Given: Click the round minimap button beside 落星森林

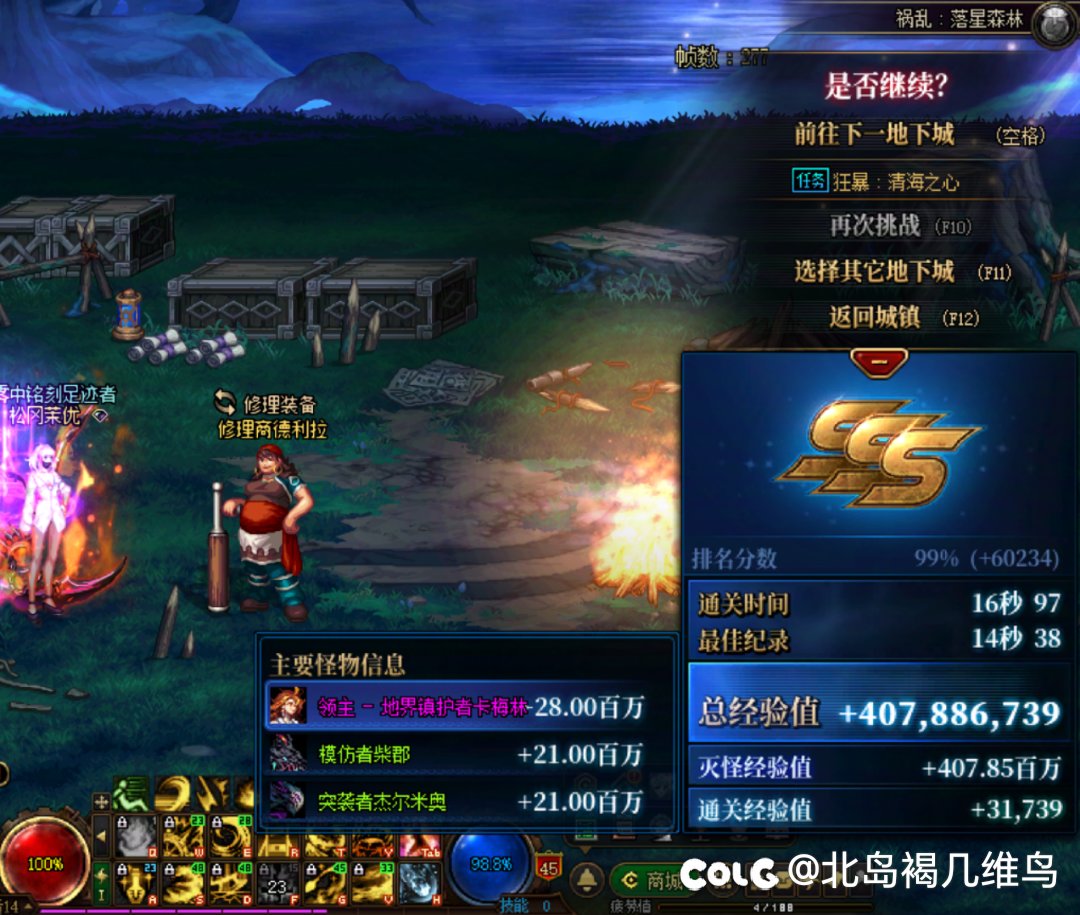Looking at the screenshot, I should (x=1054, y=24).
